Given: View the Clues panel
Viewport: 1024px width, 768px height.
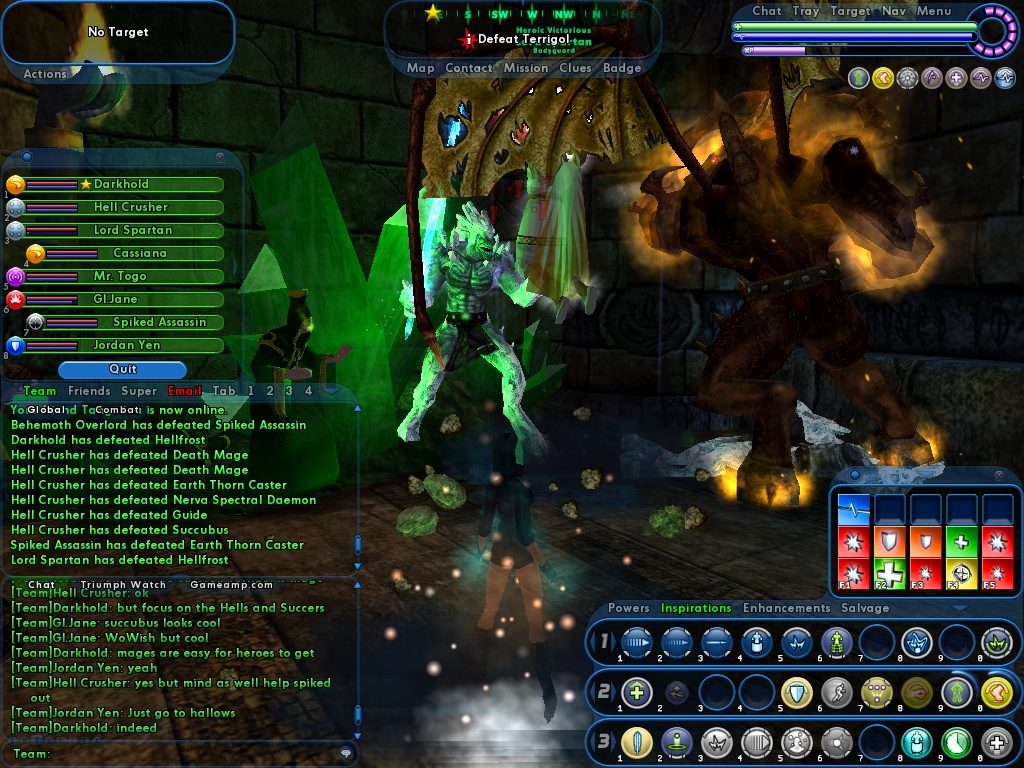Looking at the screenshot, I should [575, 68].
